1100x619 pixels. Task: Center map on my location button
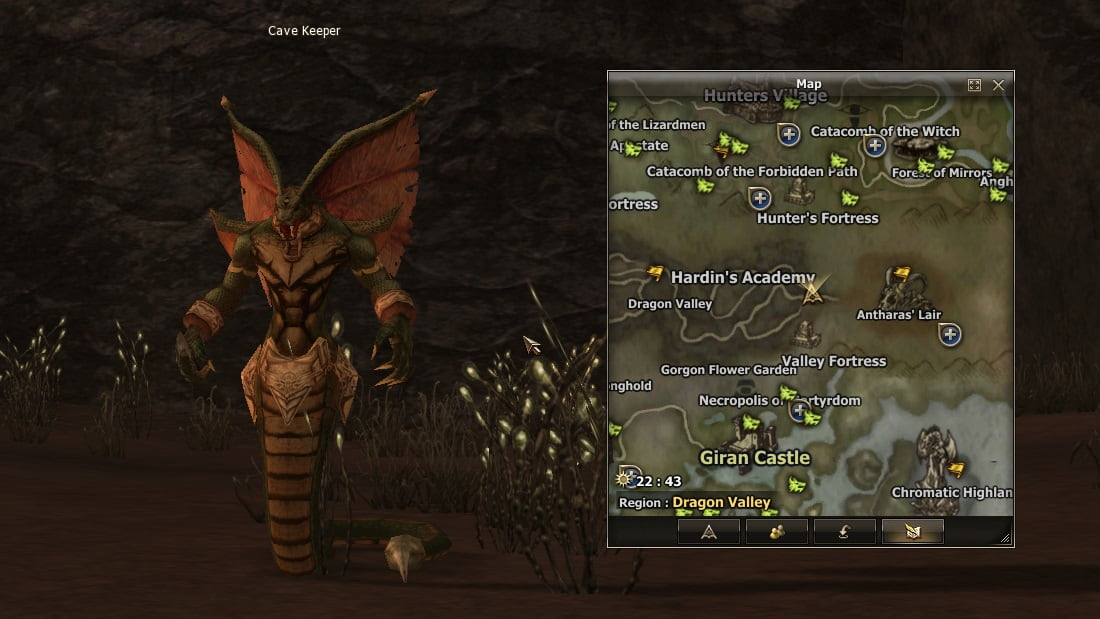click(x=708, y=532)
